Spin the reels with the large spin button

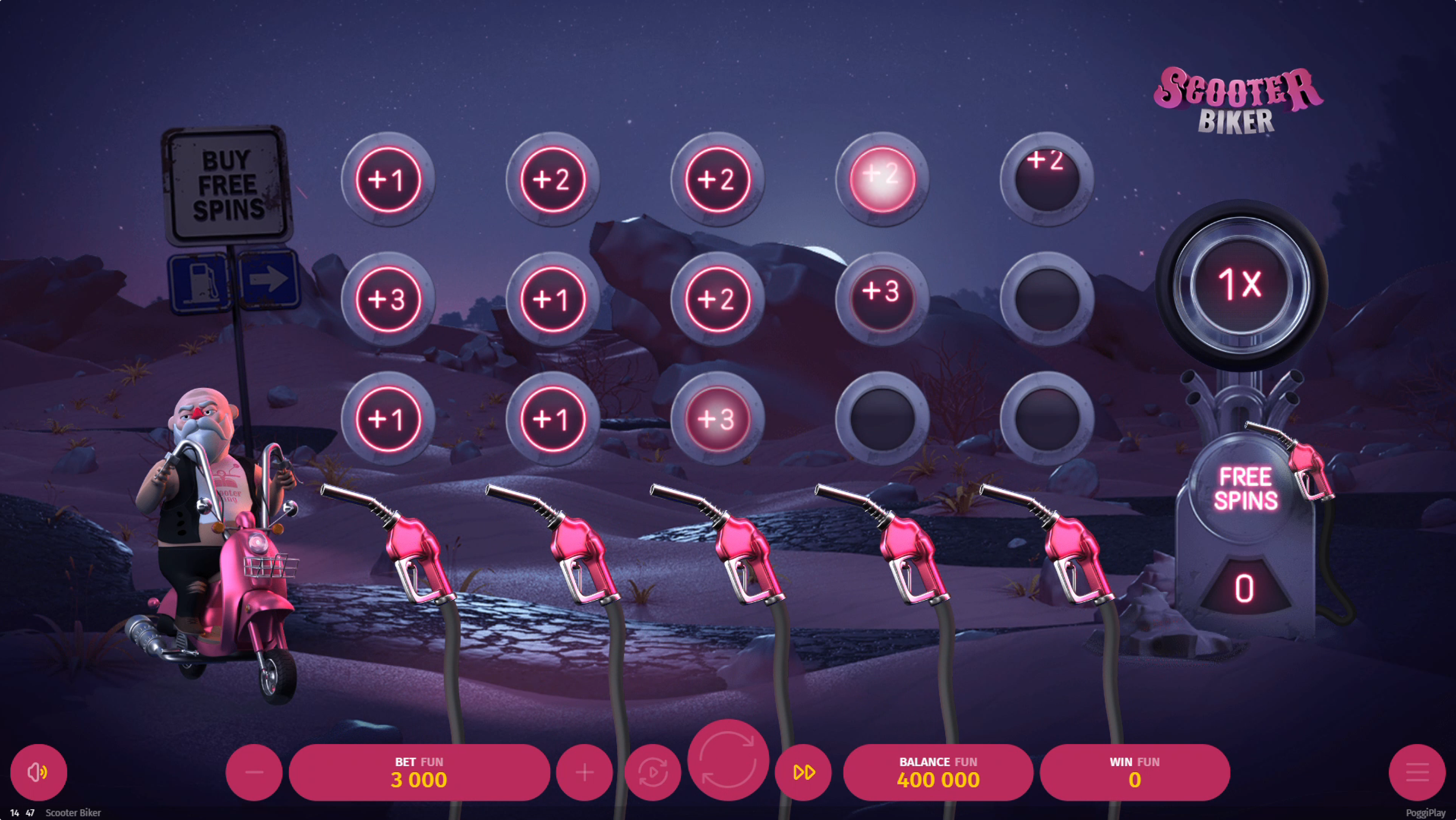click(x=728, y=760)
